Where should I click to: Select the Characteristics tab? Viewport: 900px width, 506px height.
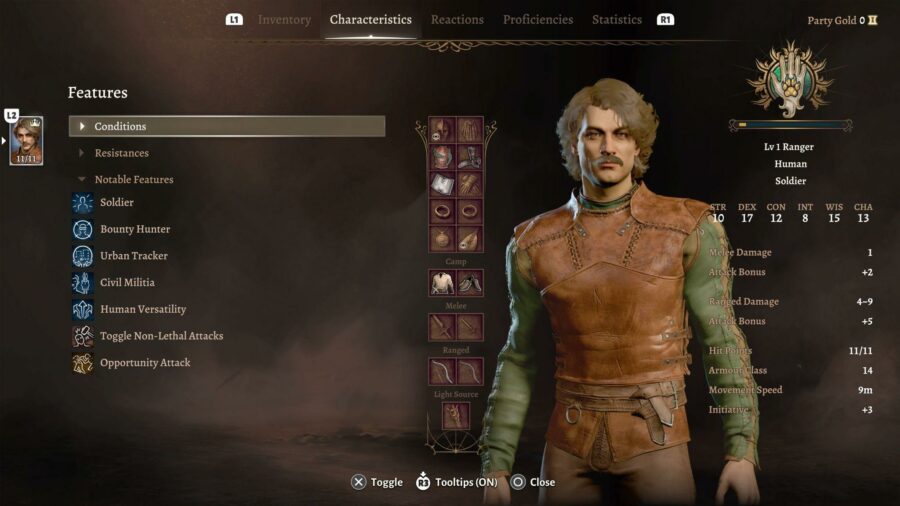click(x=370, y=20)
